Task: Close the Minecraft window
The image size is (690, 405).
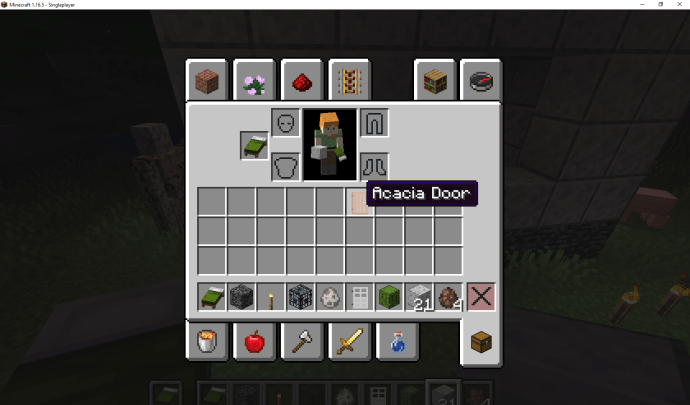Action: [x=677, y=5]
